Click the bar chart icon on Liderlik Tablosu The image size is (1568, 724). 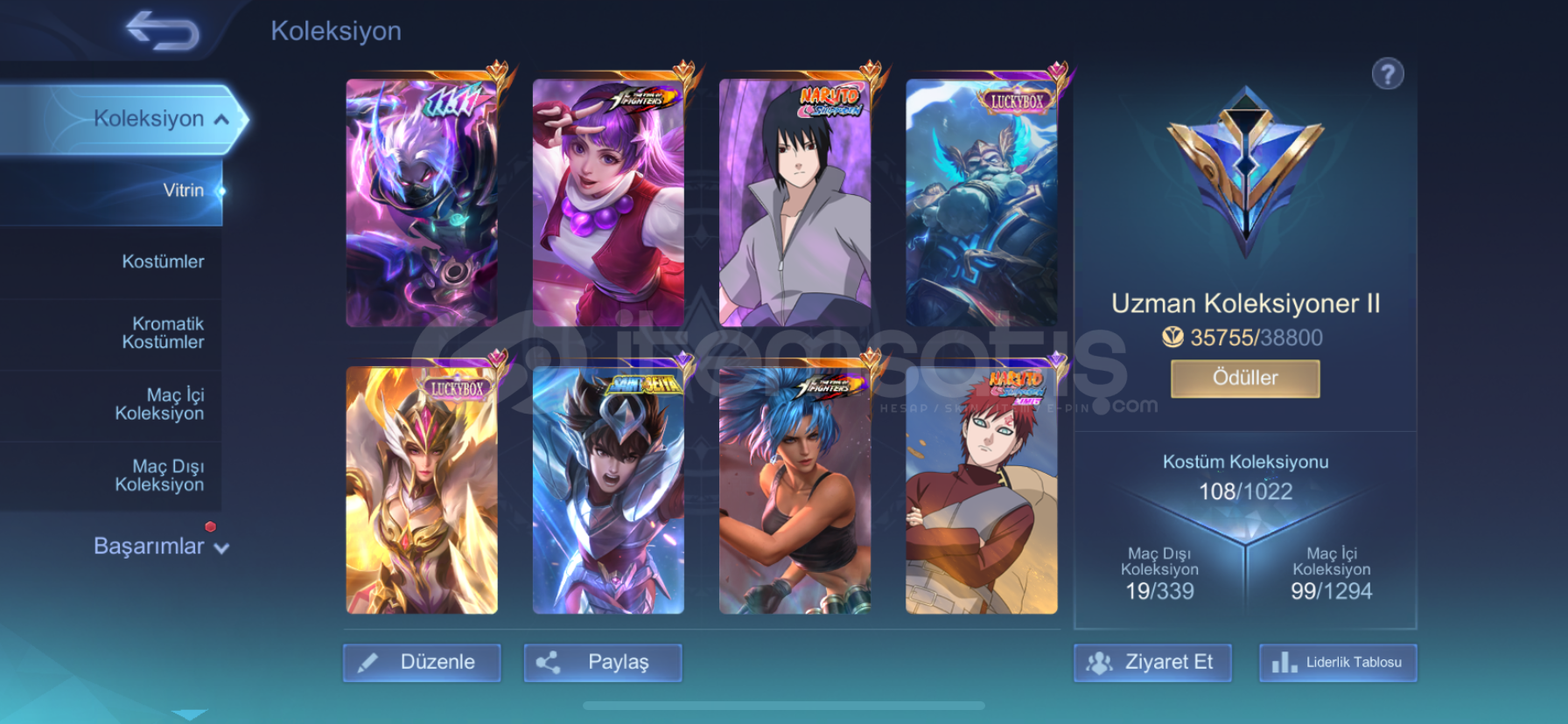pos(1282,662)
